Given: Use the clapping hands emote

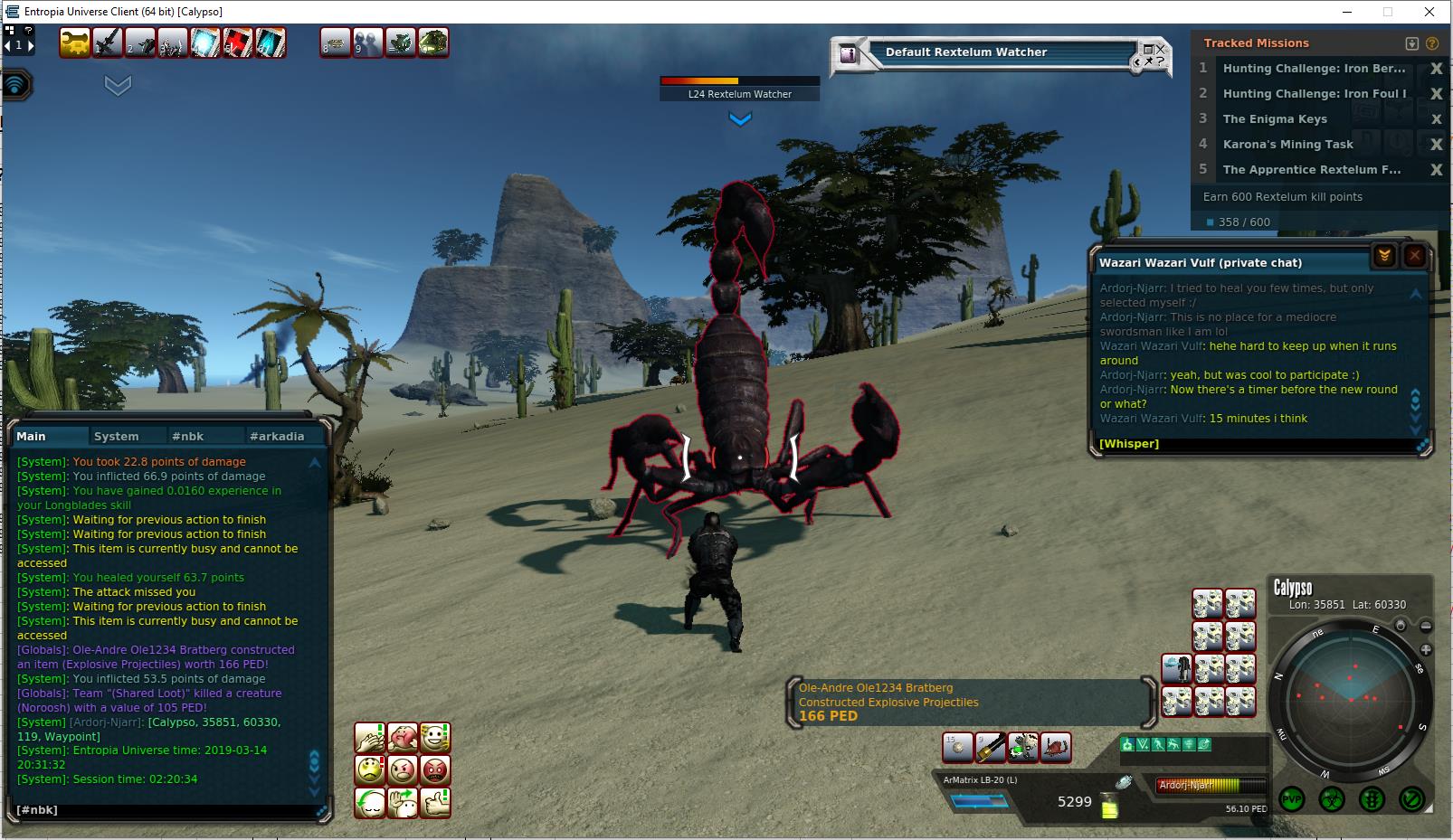Looking at the screenshot, I should 370,738.
